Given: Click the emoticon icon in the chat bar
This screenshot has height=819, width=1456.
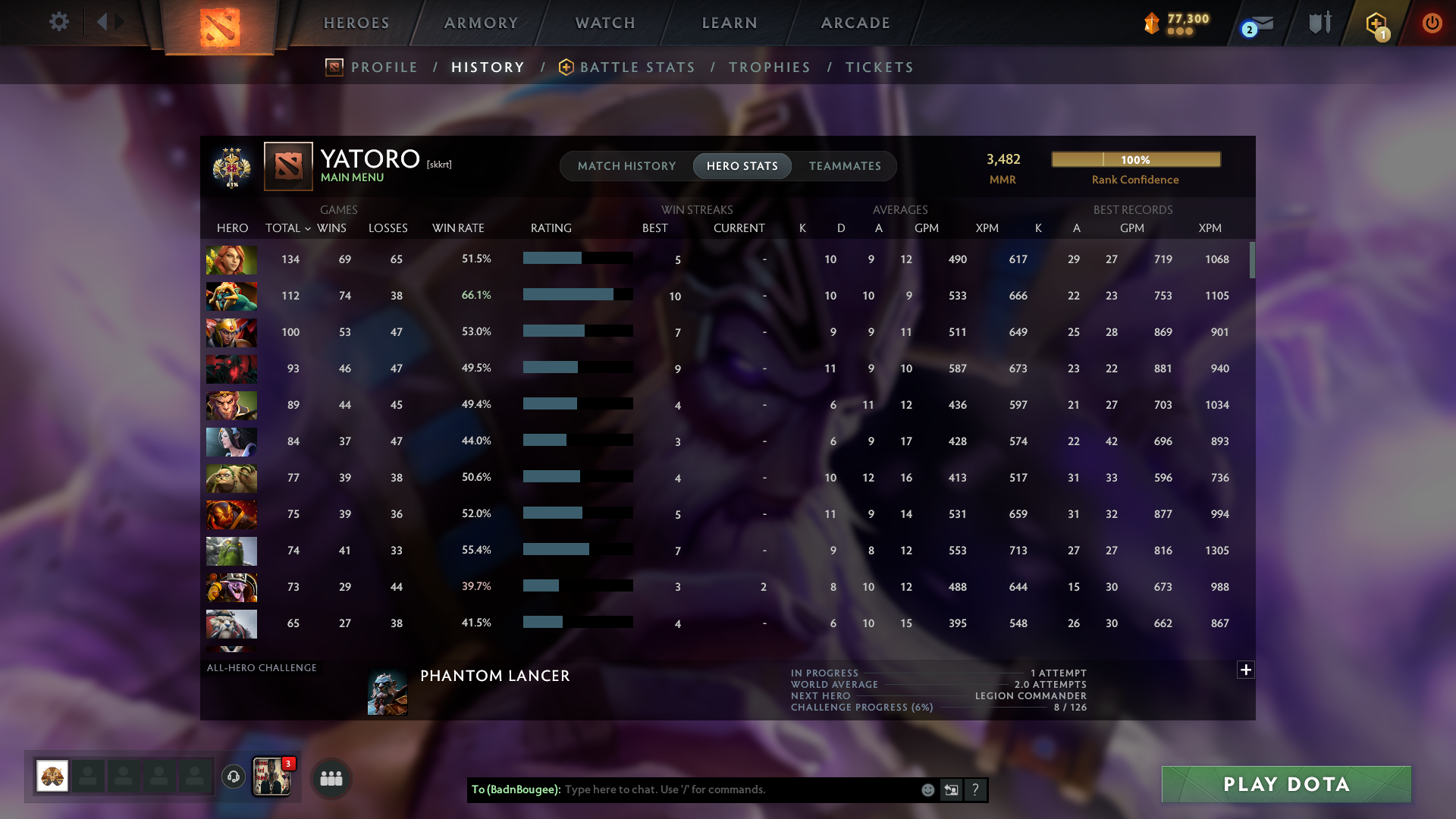Looking at the screenshot, I should tap(927, 790).
